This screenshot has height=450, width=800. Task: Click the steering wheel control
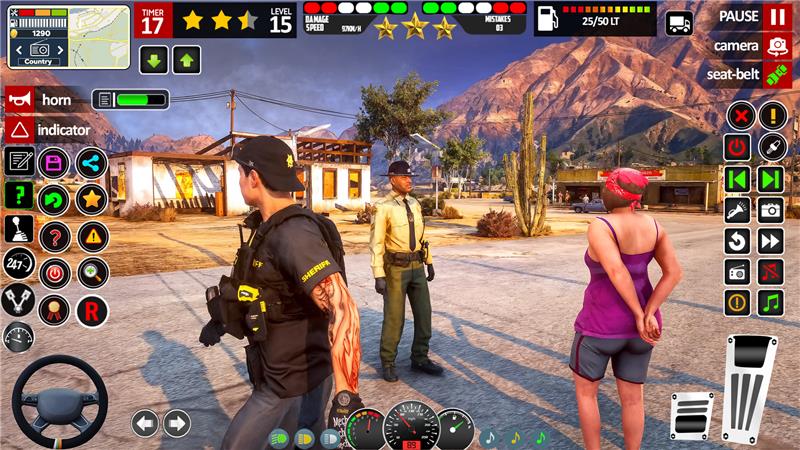click(59, 399)
